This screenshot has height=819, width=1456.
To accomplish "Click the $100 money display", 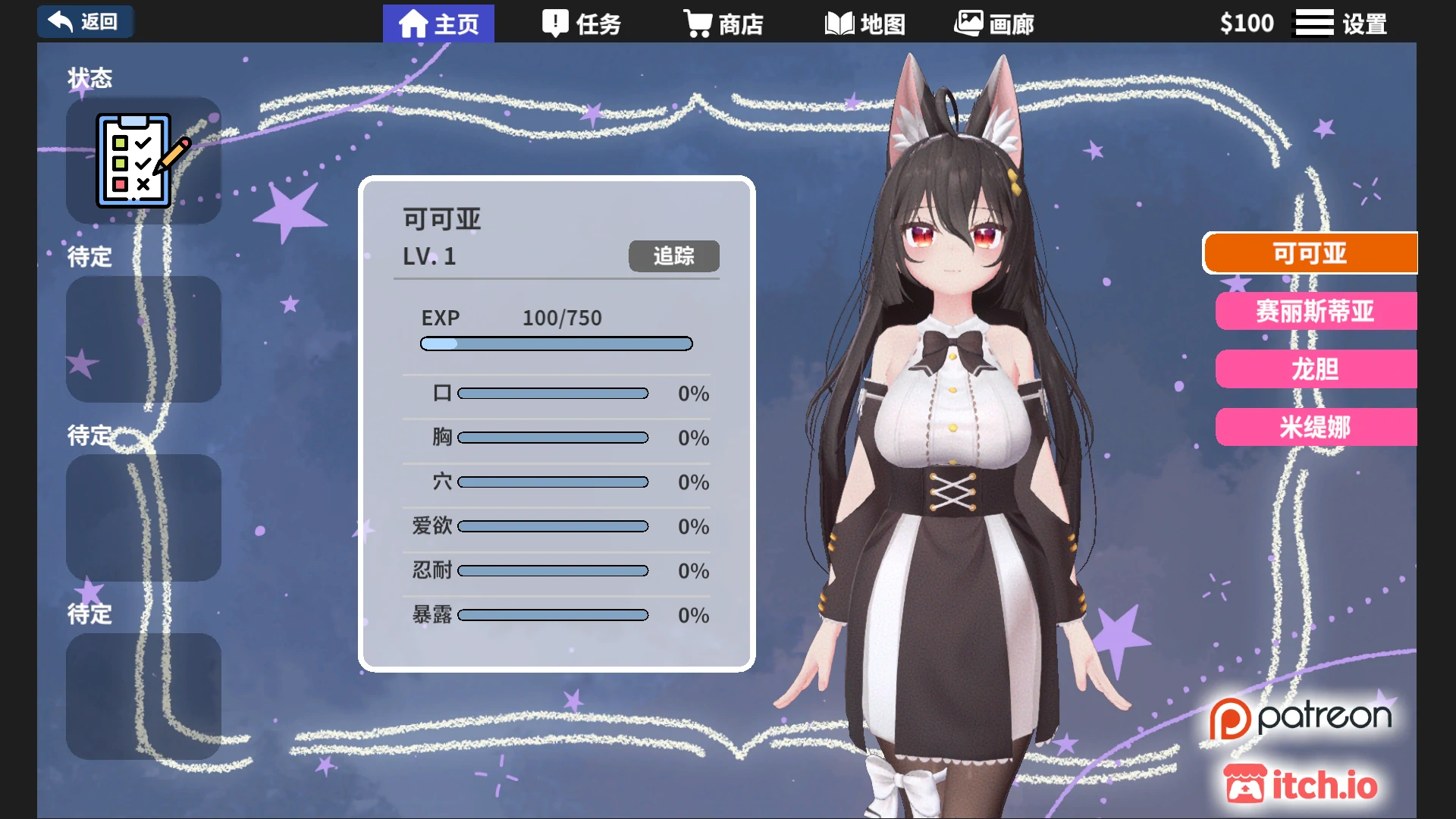I will 1247,22.
